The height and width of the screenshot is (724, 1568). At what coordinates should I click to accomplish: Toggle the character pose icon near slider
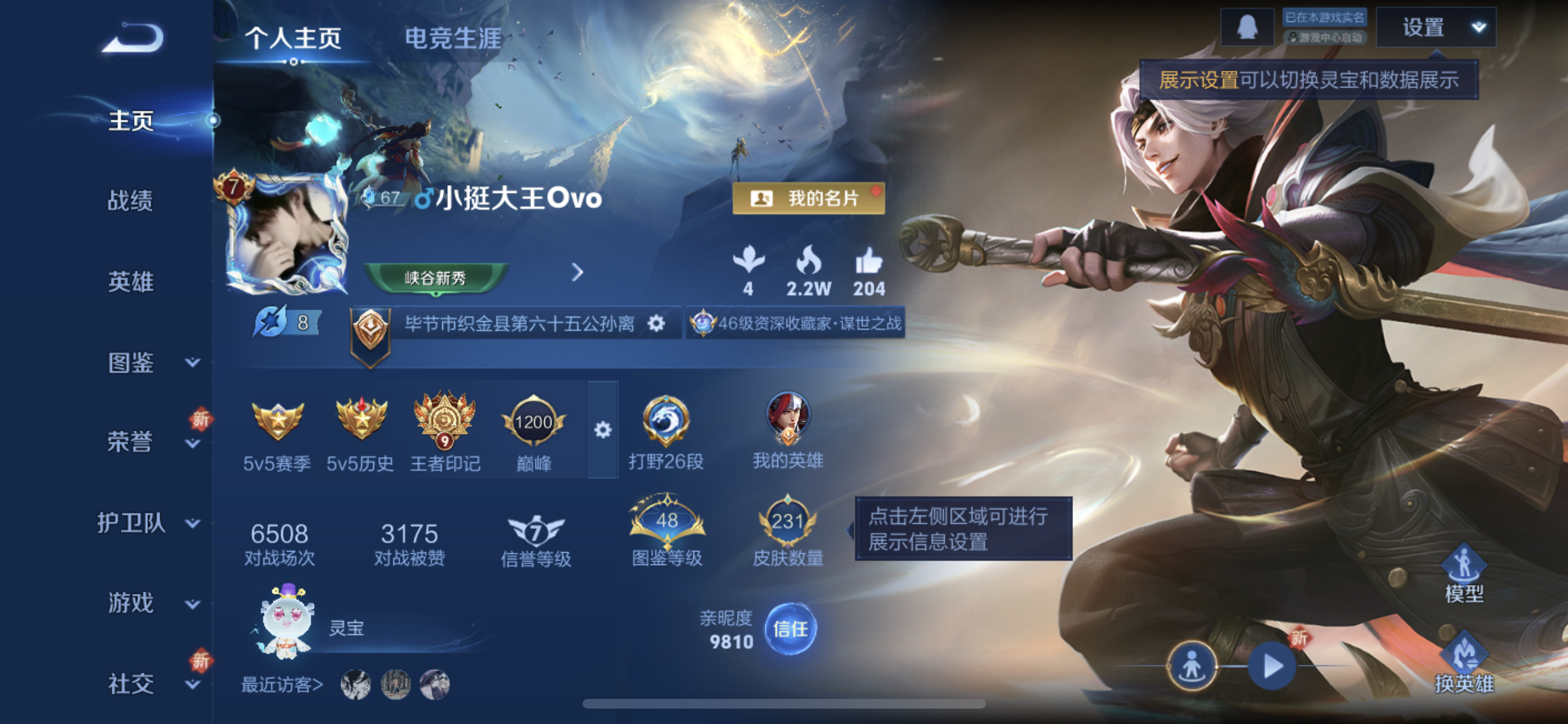[1191, 666]
